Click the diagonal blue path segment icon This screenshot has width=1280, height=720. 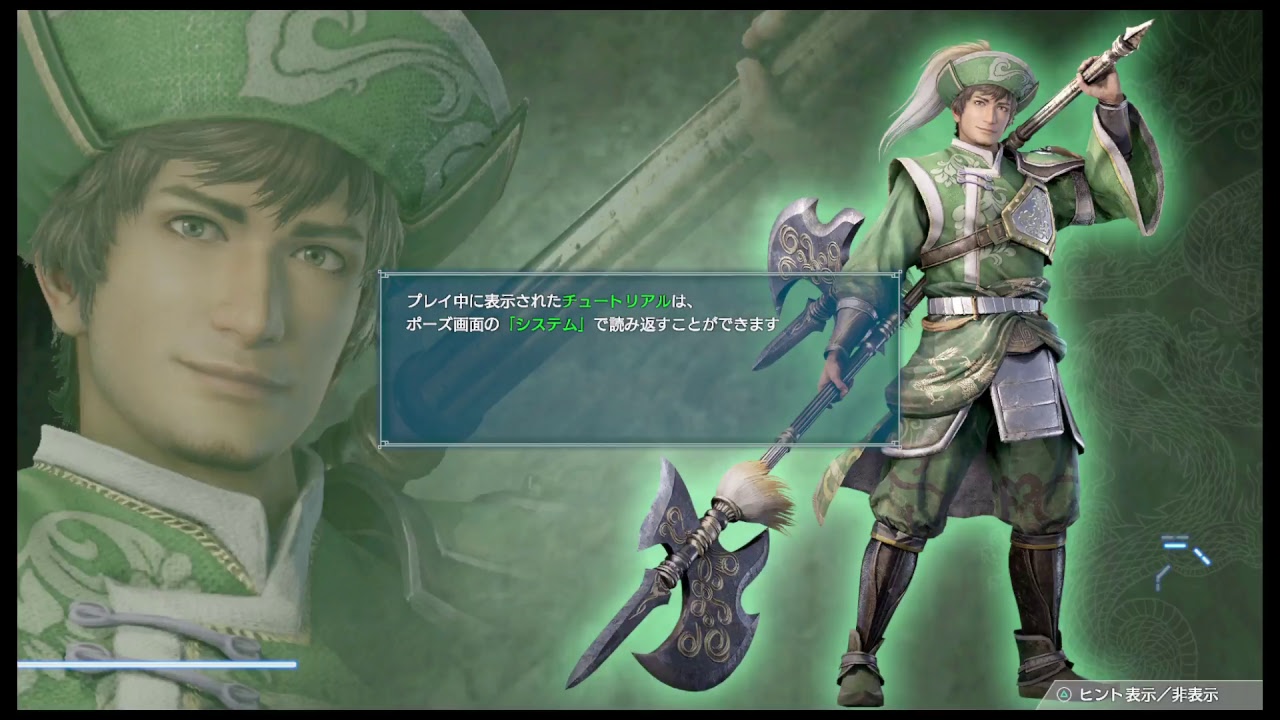point(1202,556)
